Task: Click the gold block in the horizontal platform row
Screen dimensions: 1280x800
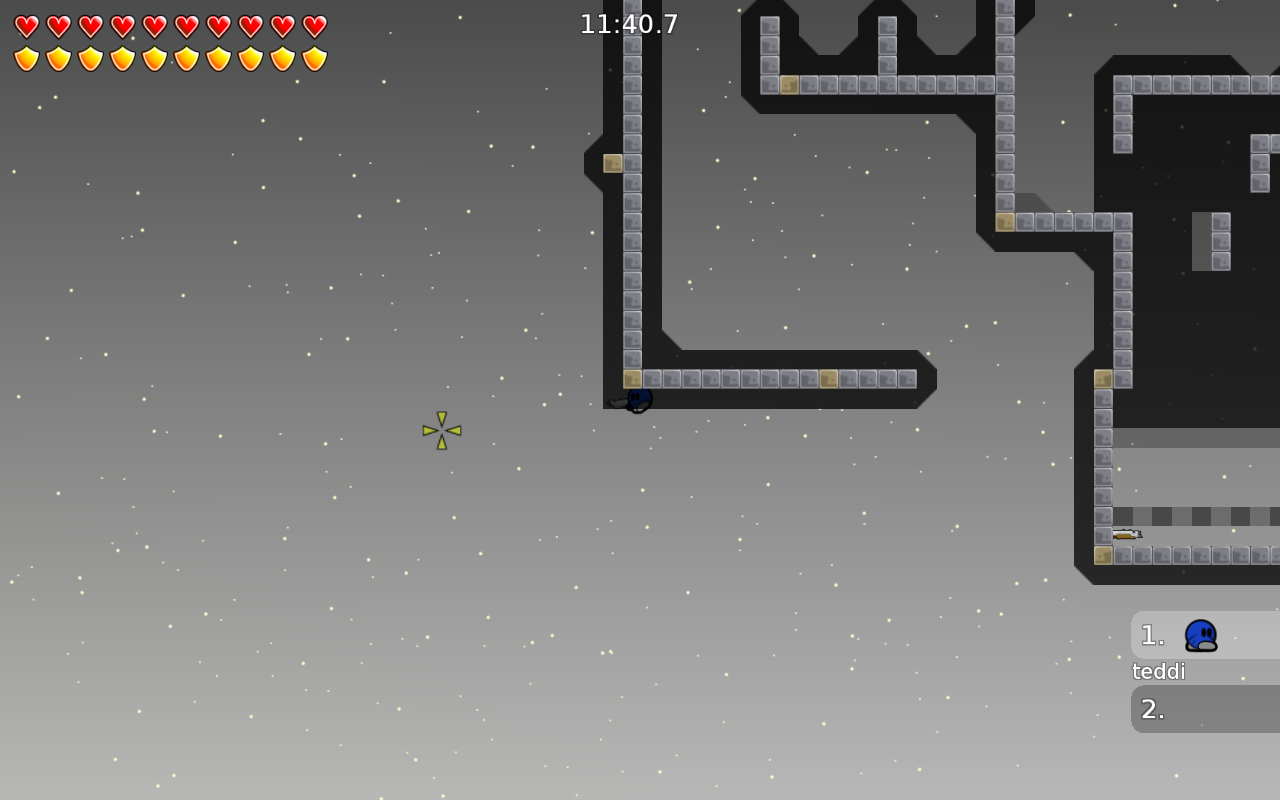Action: [x=829, y=379]
